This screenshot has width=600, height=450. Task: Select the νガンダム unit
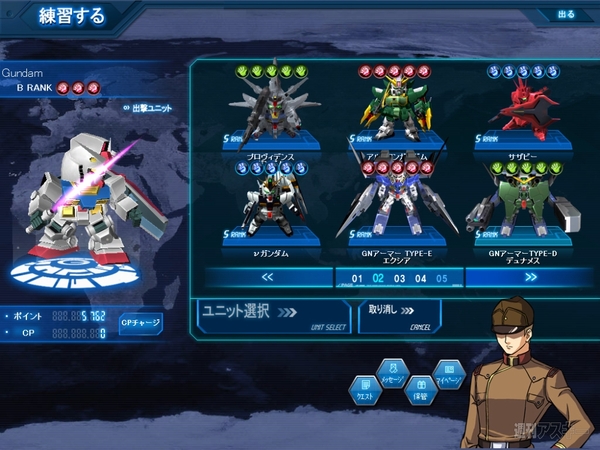(264, 210)
